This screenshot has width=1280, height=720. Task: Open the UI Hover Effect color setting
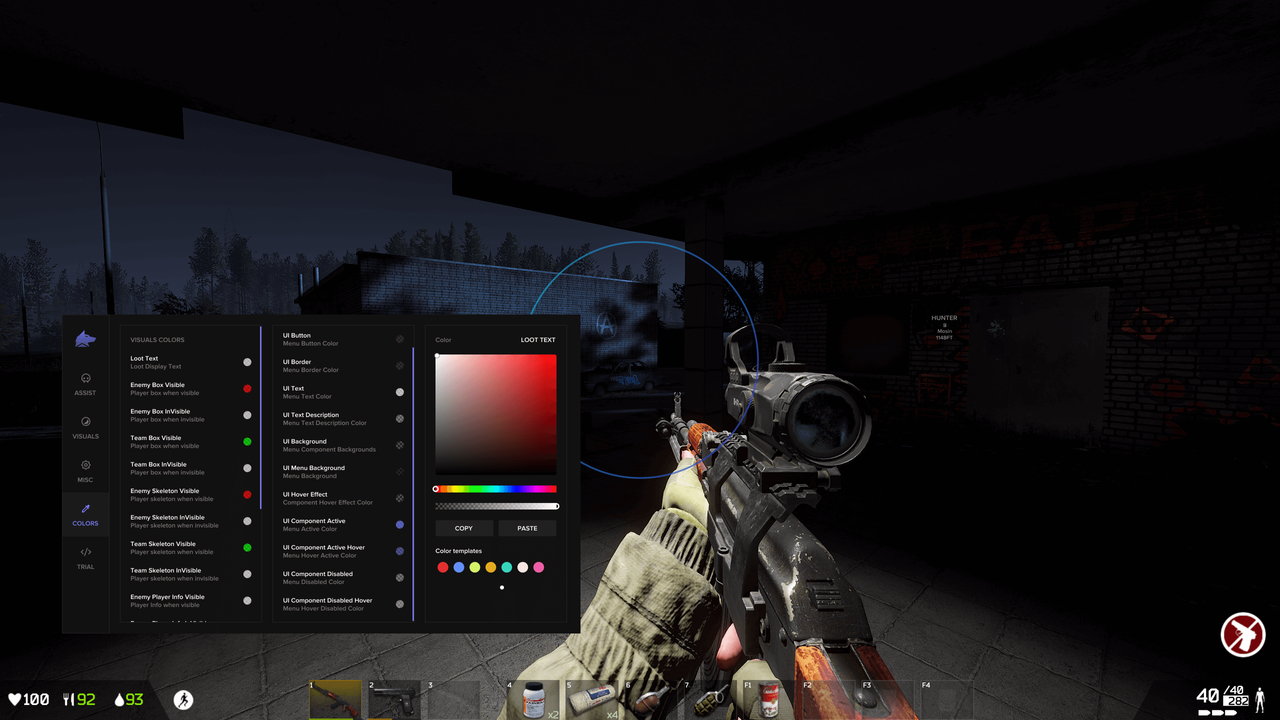[x=330, y=497]
